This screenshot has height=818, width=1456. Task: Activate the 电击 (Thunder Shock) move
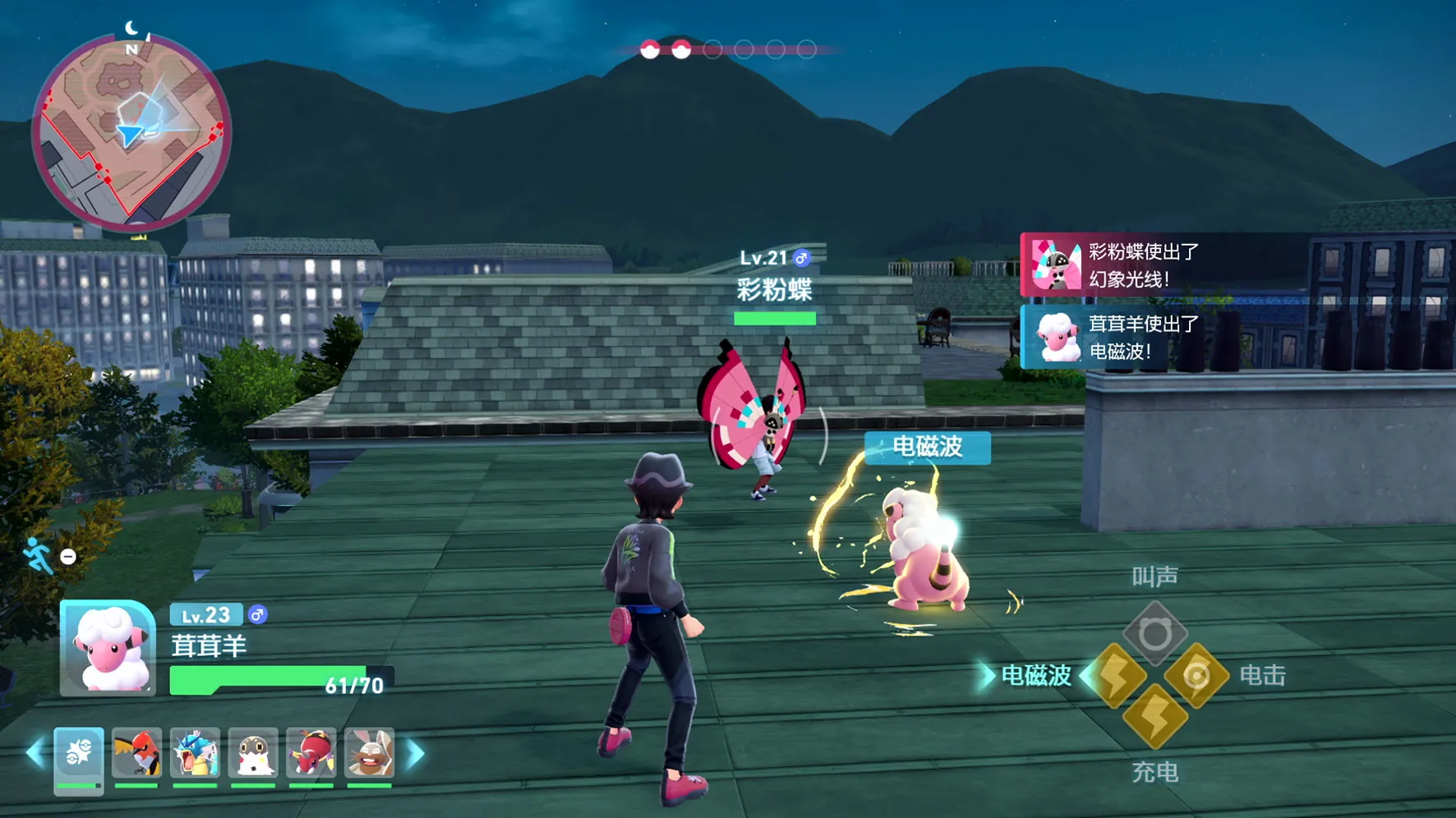1196,676
